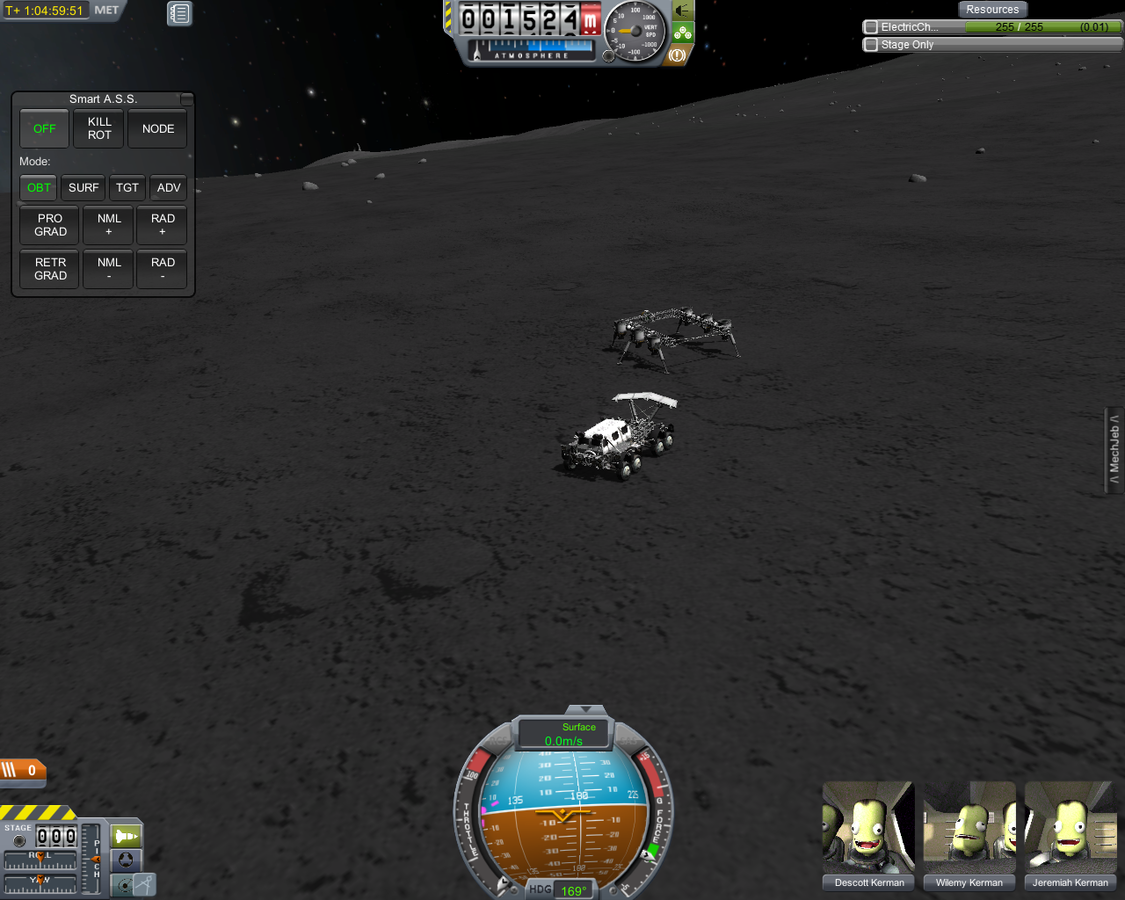Open the ADV mode options
This screenshot has height=900, width=1125.
[169, 188]
